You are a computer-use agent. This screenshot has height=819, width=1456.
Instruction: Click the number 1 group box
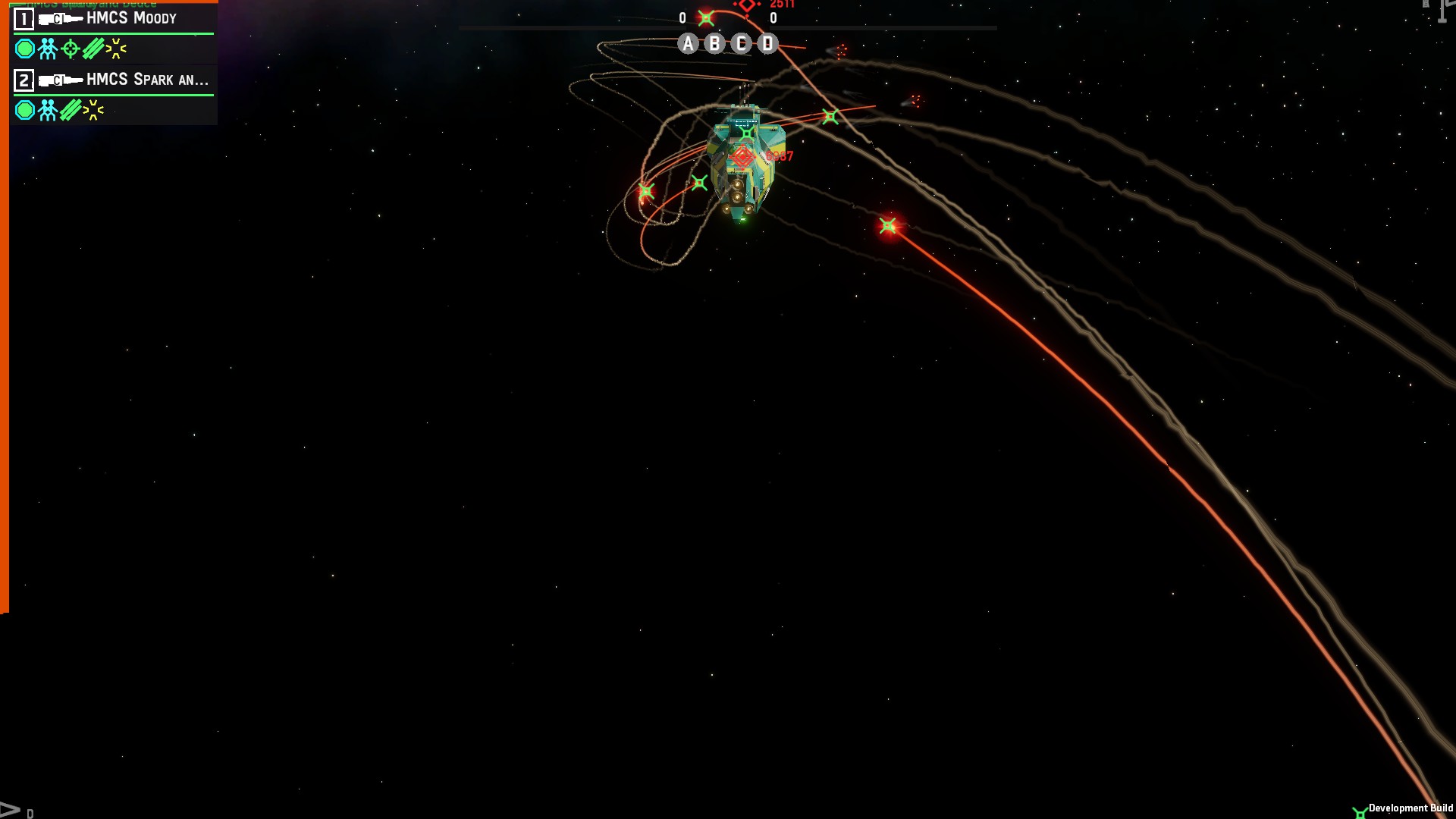click(24, 18)
